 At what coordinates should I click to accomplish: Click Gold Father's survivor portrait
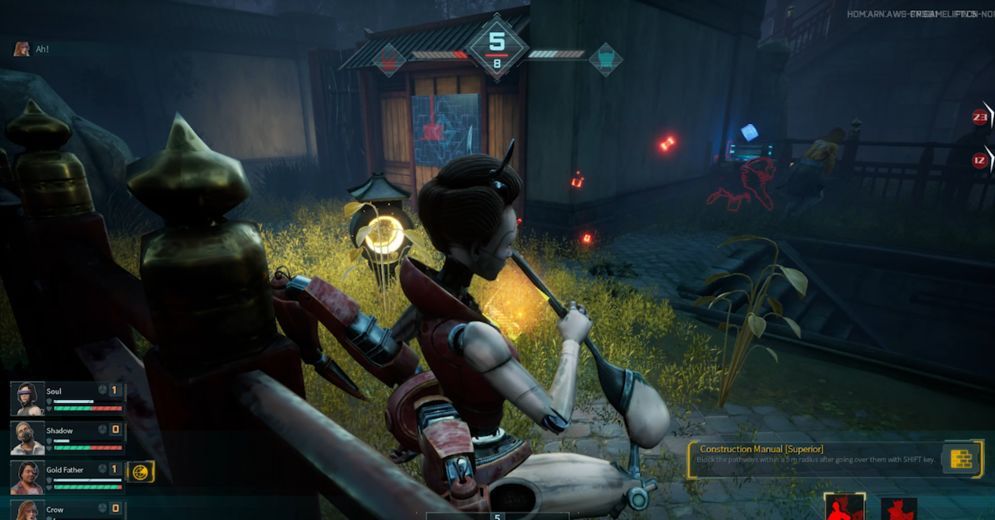(x=27, y=476)
